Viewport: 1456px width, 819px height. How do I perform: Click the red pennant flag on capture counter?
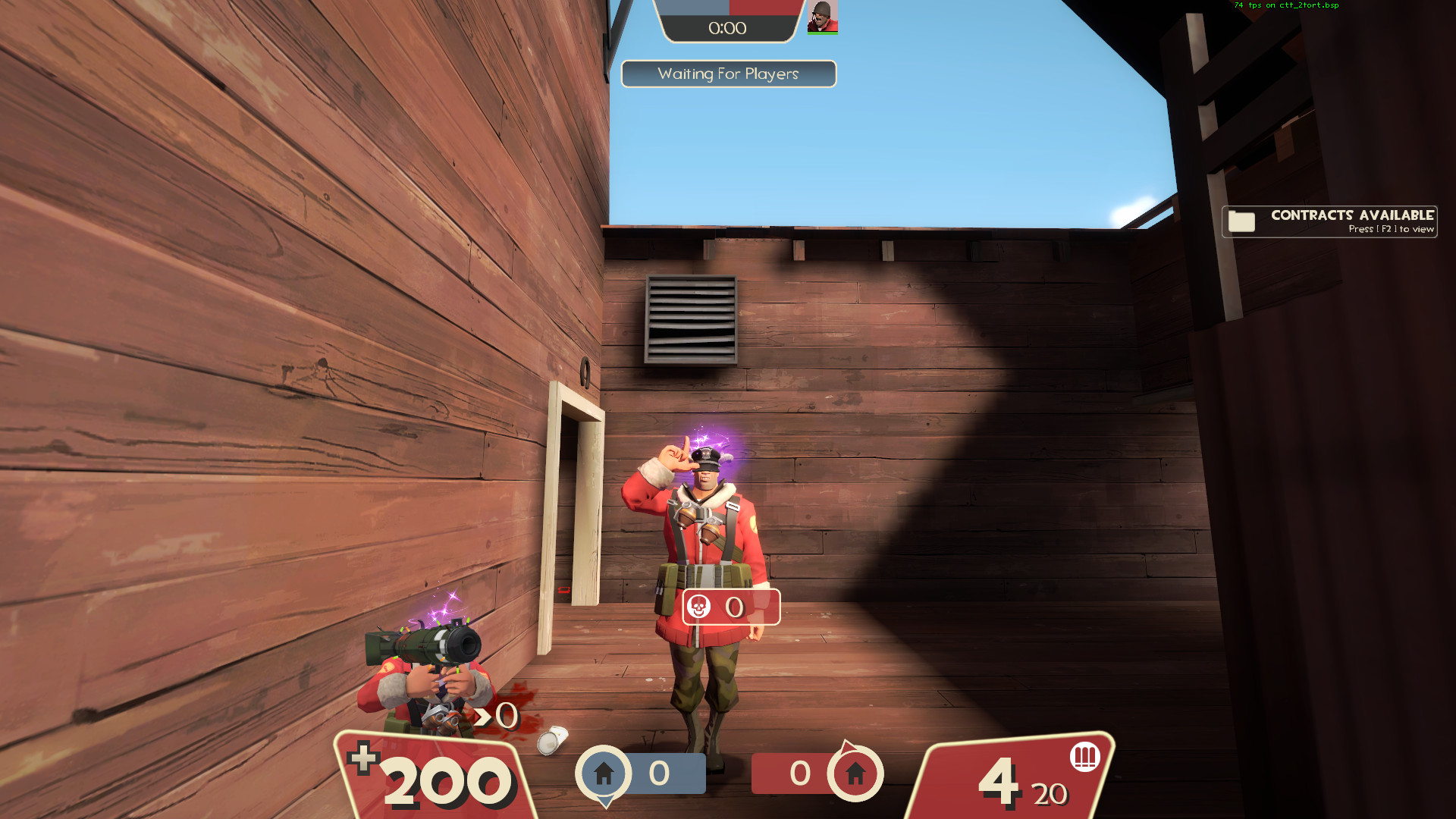[x=849, y=747]
